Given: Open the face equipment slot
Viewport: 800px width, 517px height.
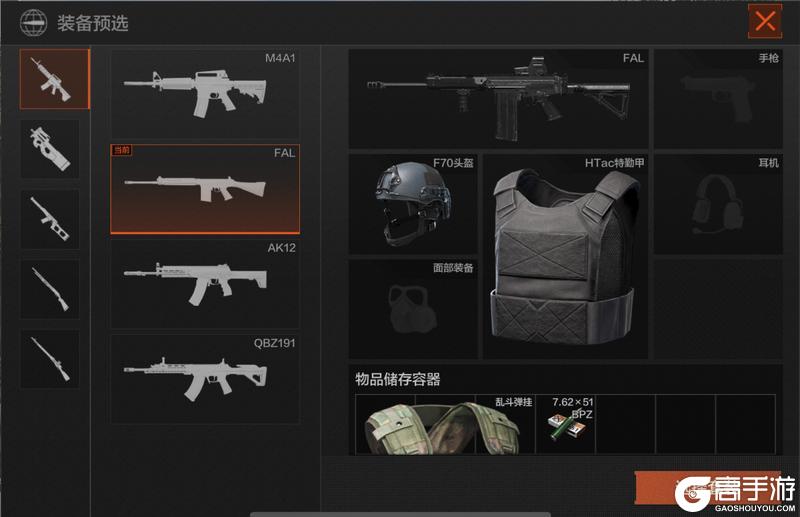Looking at the screenshot, I should point(413,308).
